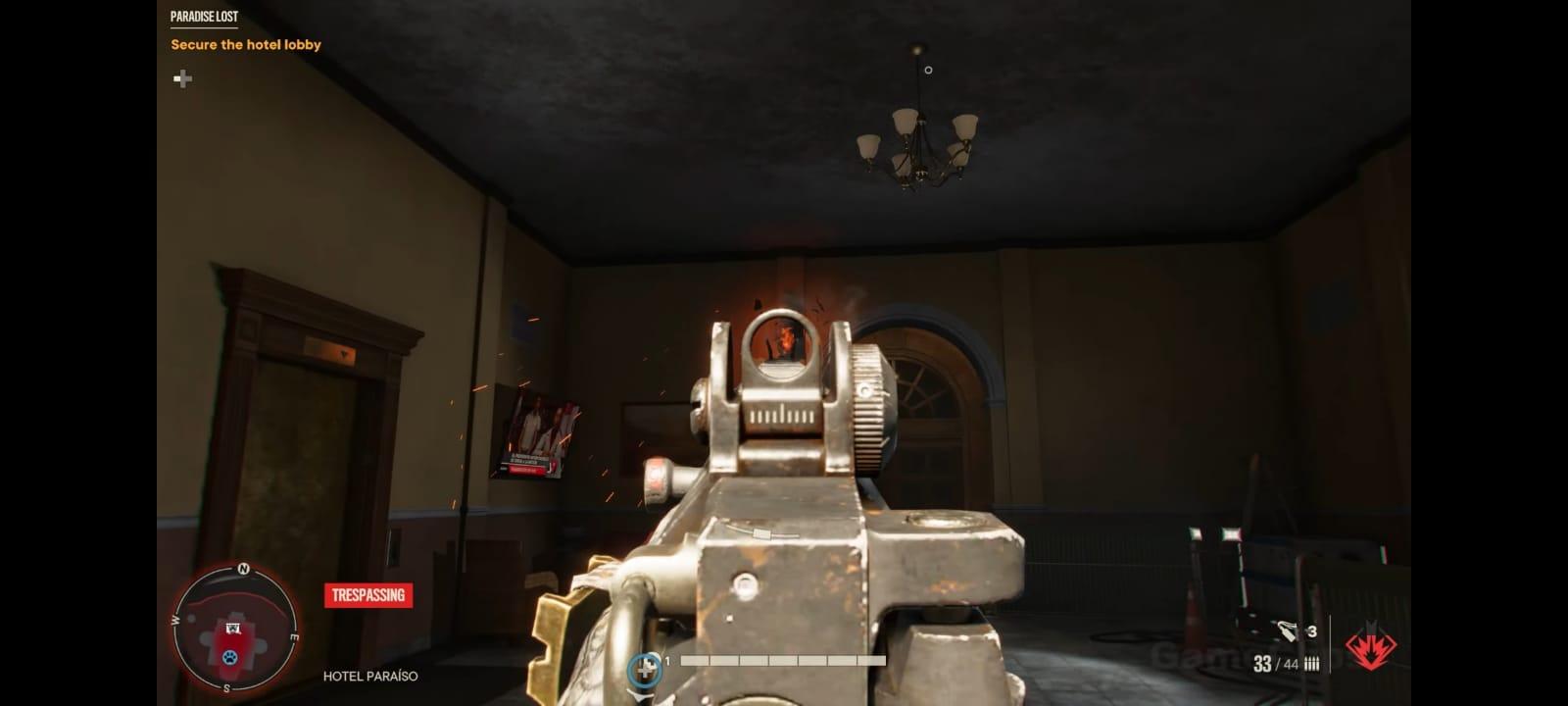The width and height of the screenshot is (1568, 706).
Task: Toggle the South marker on the minimap ring
Action: click(226, 689)
